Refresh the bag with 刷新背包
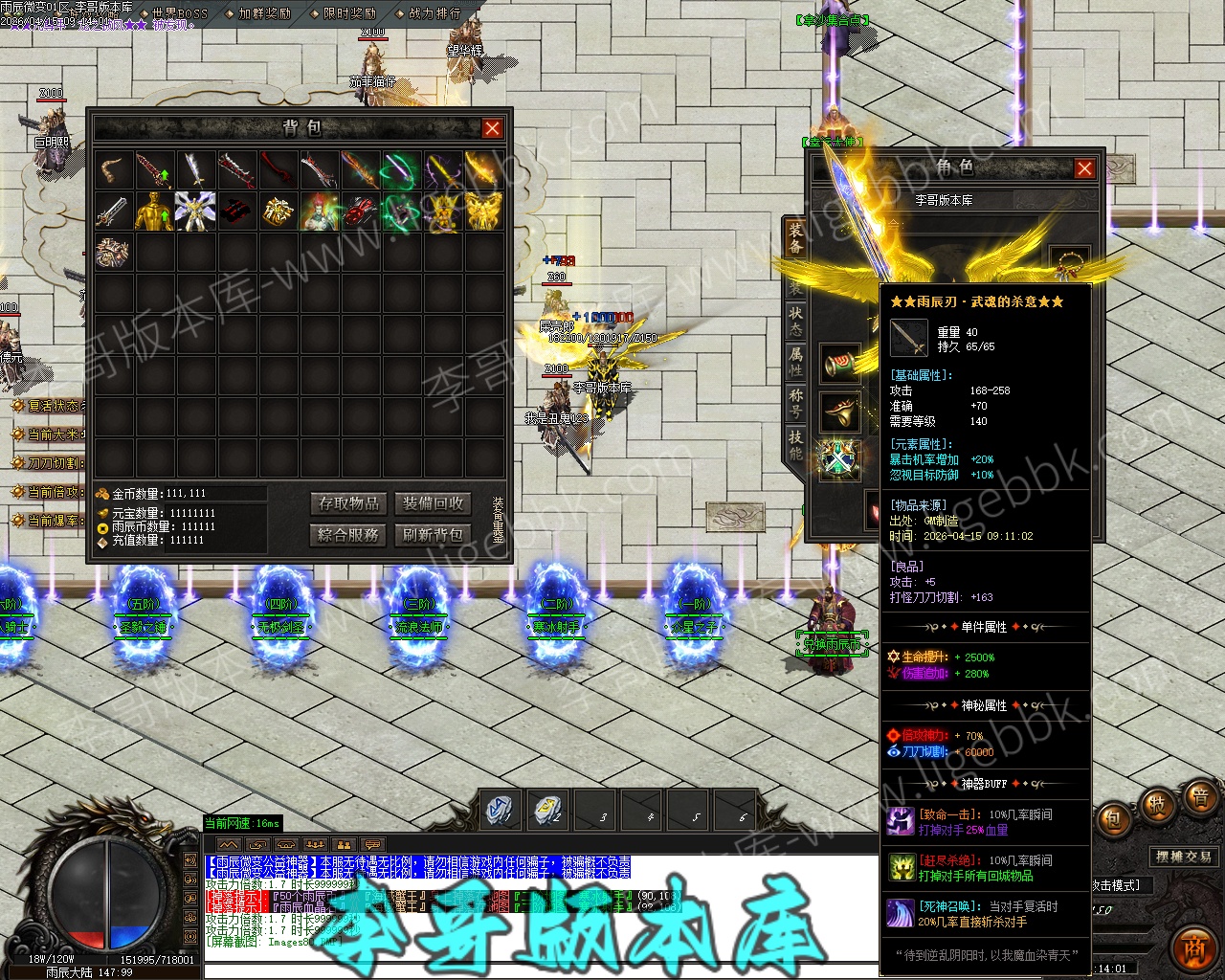This screenshot has width=1225, height=980. (433, 534)
